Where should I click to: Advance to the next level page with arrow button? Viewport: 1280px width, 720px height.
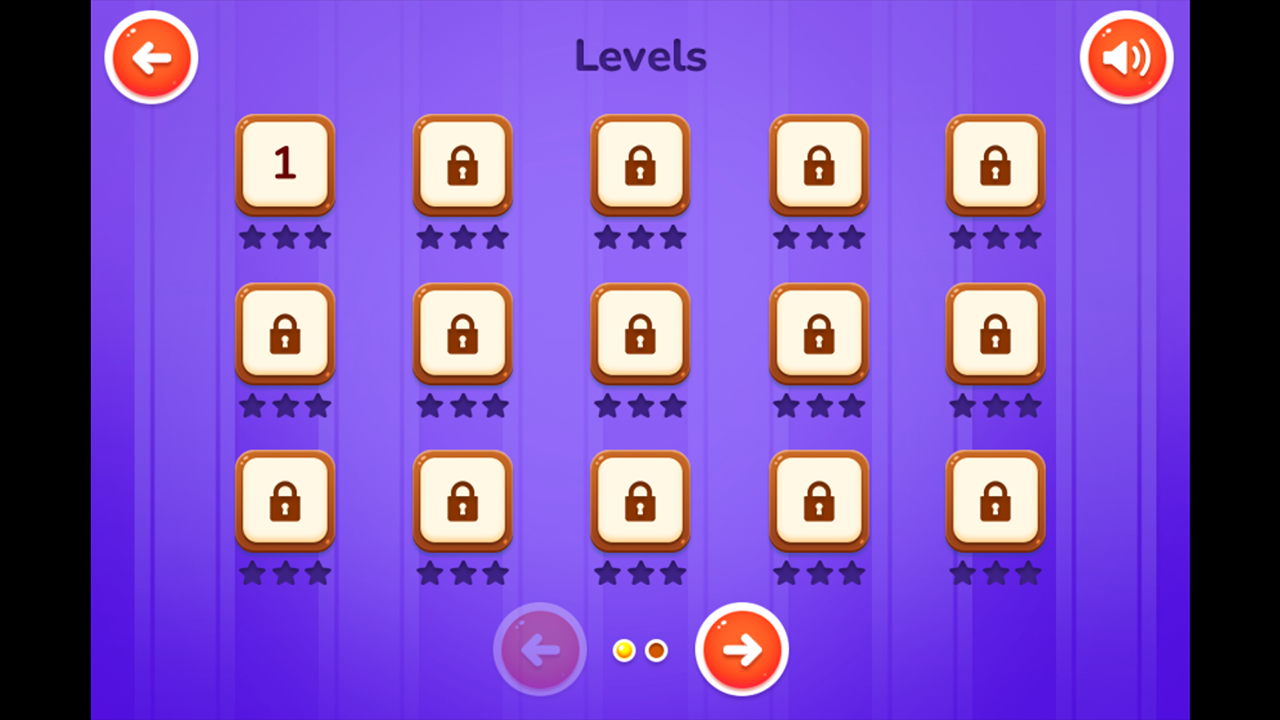(741, 649)
